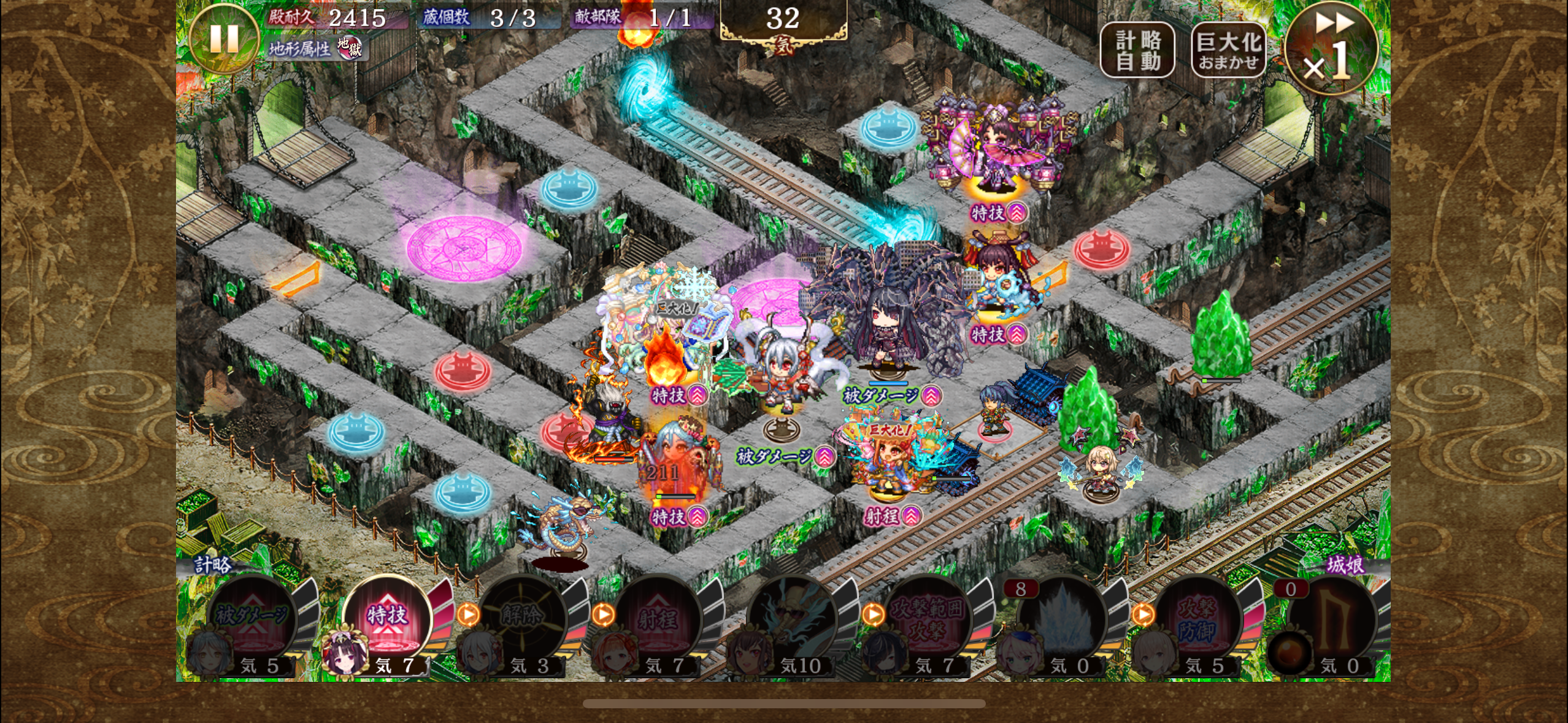Screen dimensions: 1568x723
Task: Pause the battle with the pause button
Action: pyautogui.click(x=223, y=38)
